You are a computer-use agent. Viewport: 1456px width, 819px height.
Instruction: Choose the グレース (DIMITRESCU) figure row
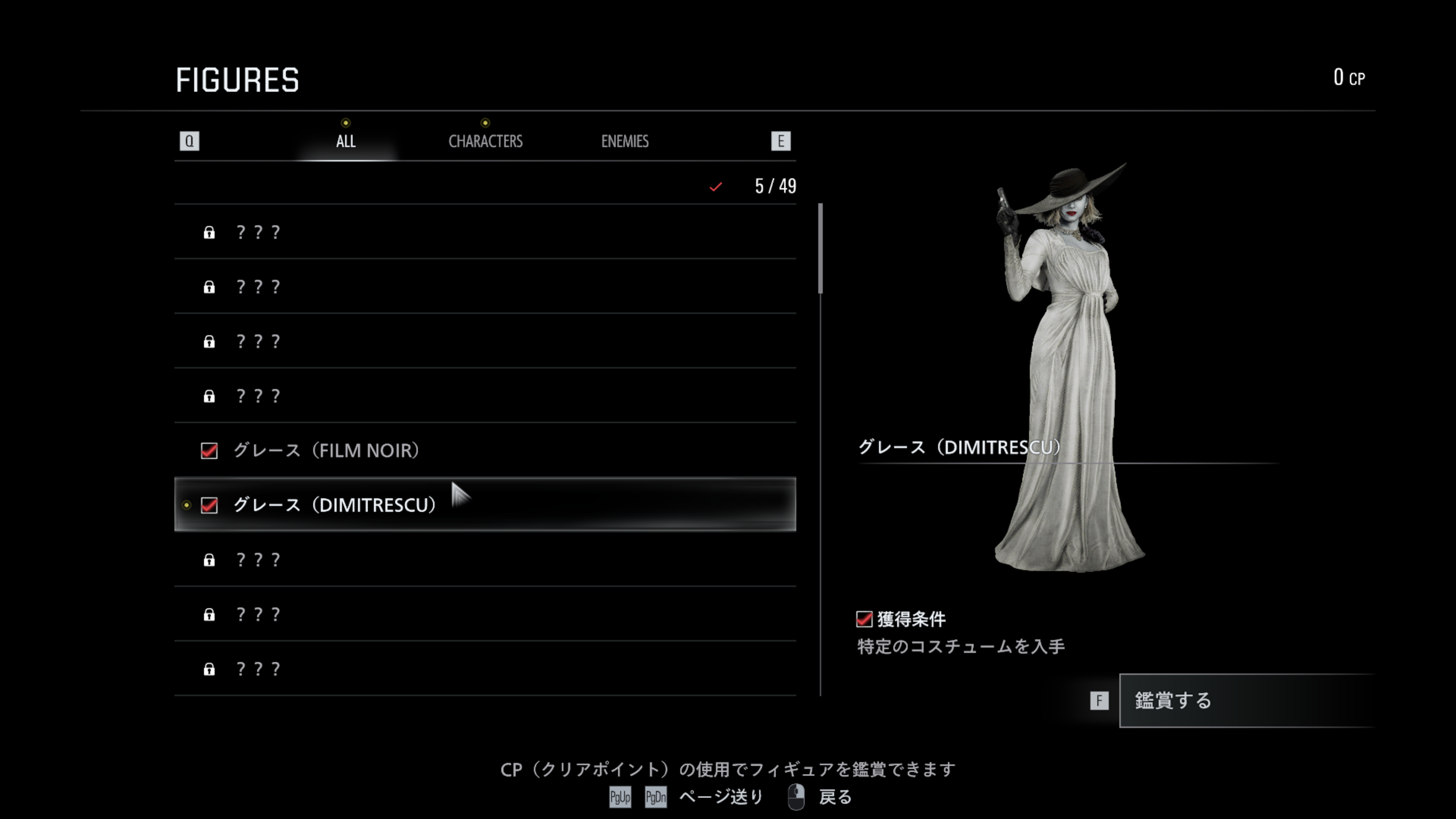click(485, 505)
